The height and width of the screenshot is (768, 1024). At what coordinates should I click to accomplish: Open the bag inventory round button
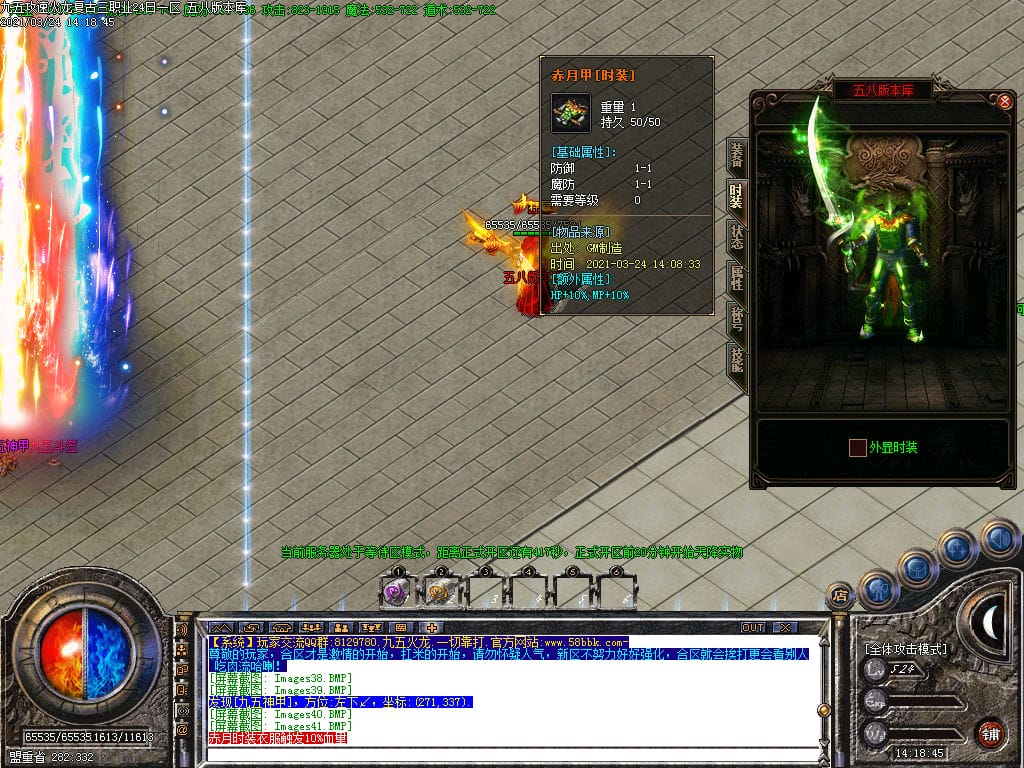pos(917,568)
